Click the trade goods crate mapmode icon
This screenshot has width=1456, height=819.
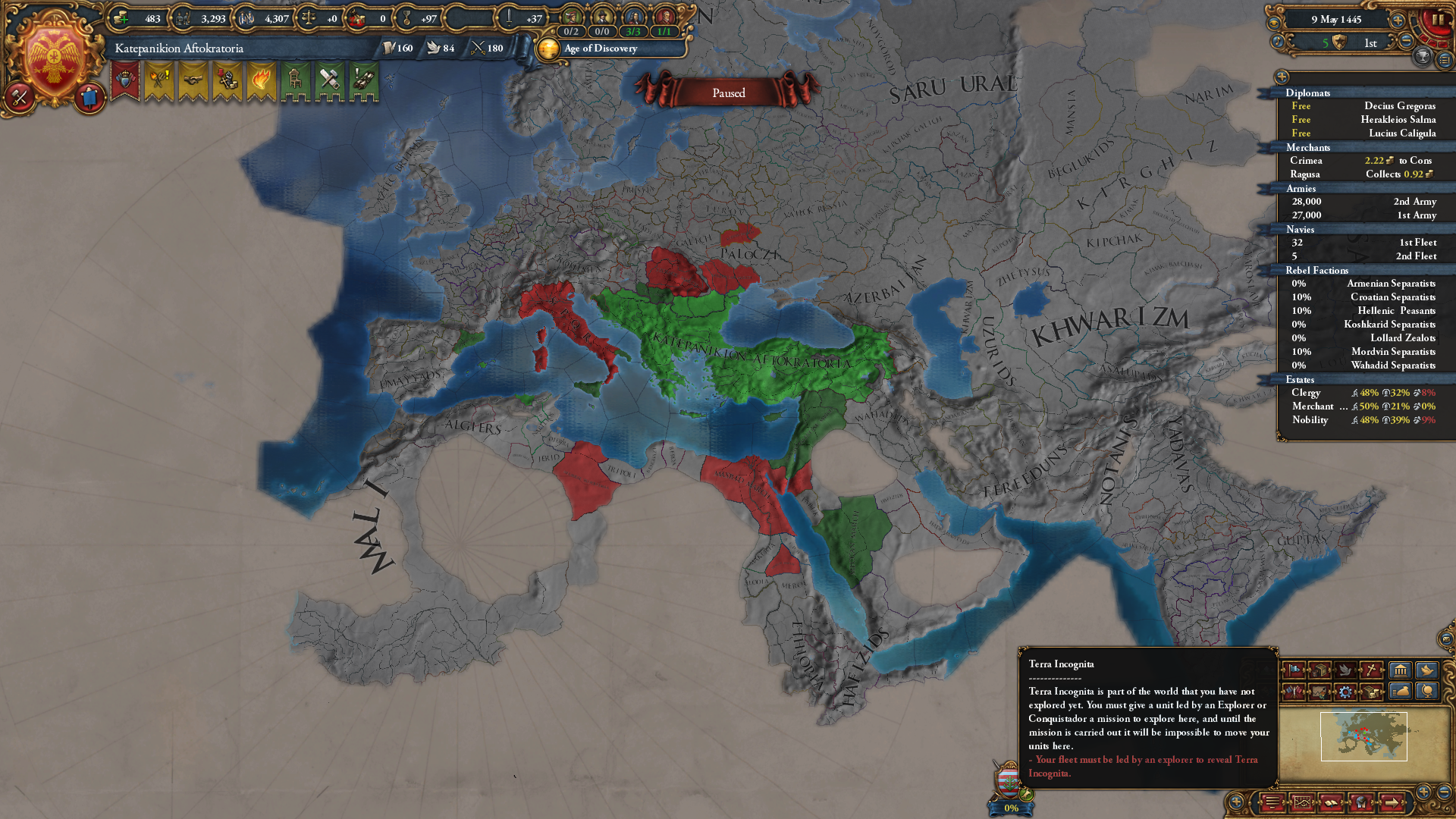tap(1321, 671)
